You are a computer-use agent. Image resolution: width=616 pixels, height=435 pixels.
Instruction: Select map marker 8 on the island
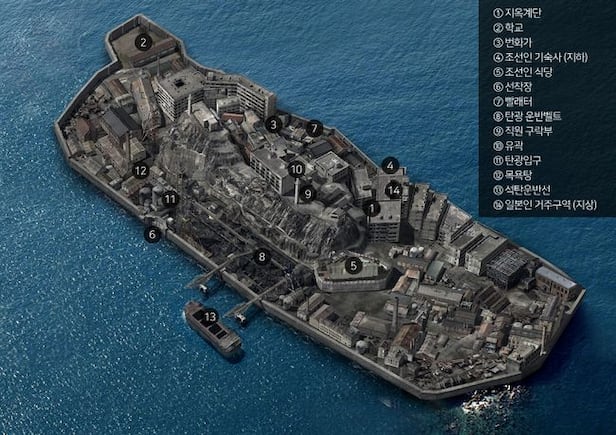pos(262,257)
